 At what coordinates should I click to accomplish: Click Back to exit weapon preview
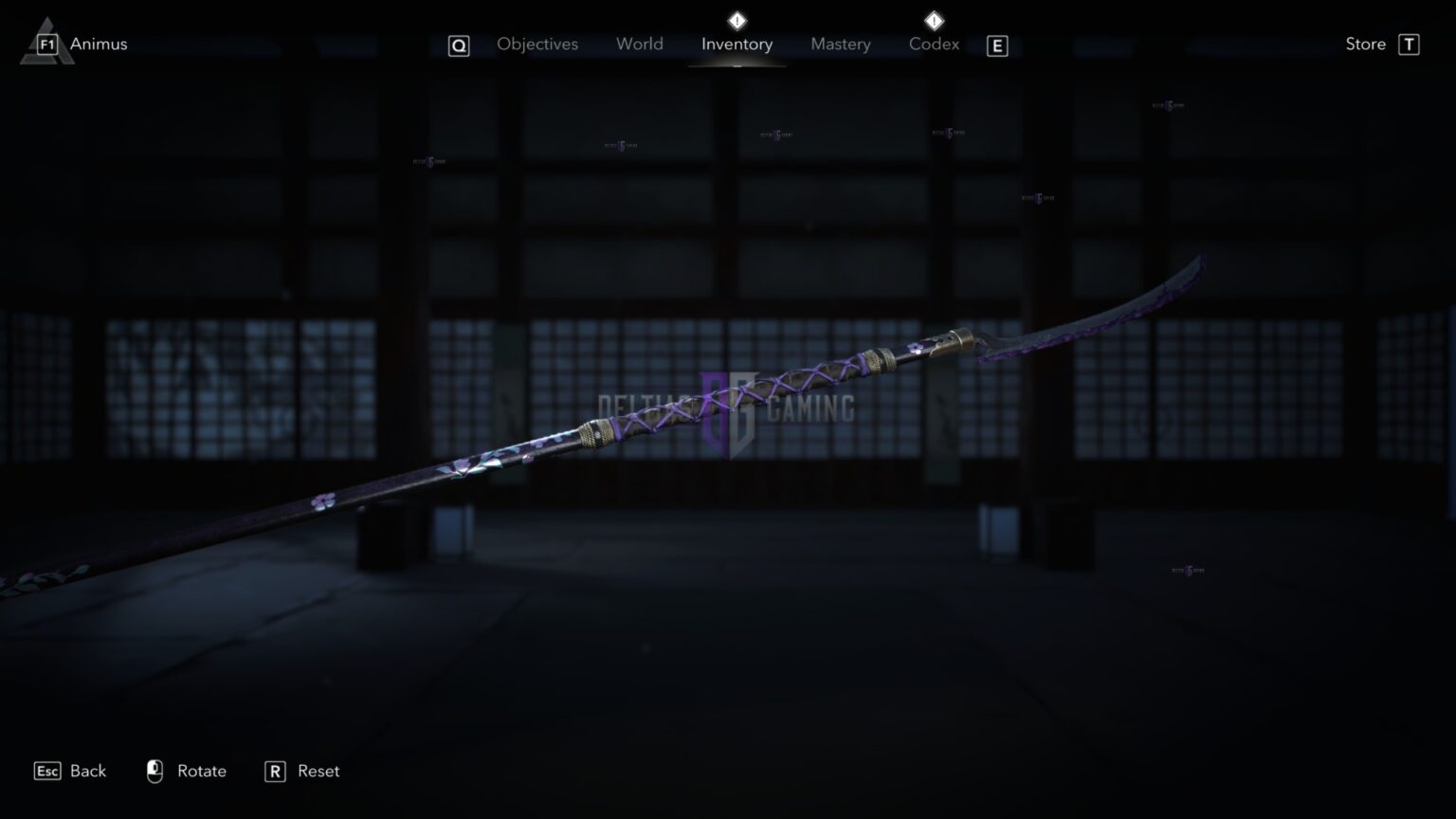(86, 771)
